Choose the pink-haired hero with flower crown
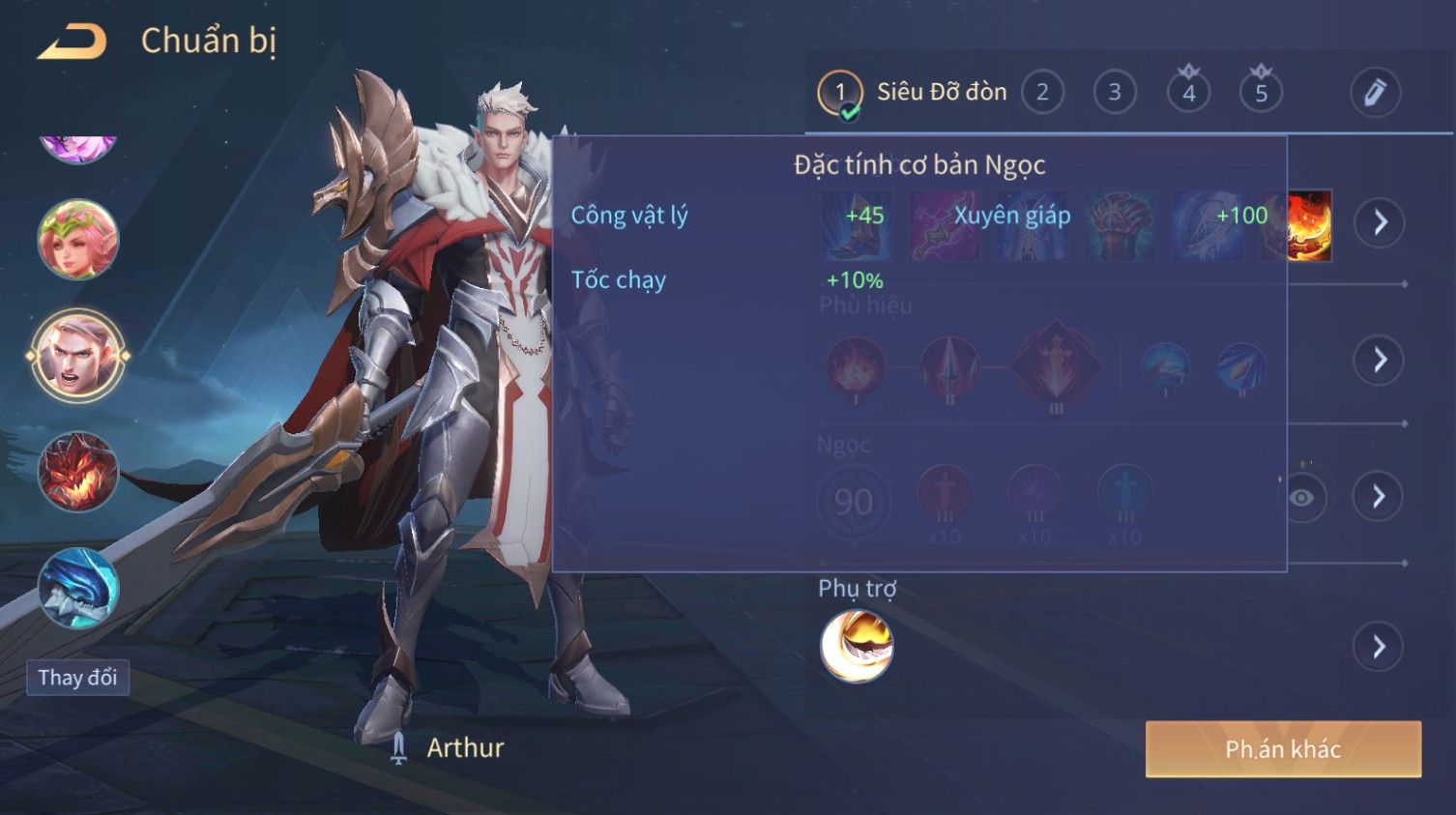1456x815 pixels. [77, 239]
